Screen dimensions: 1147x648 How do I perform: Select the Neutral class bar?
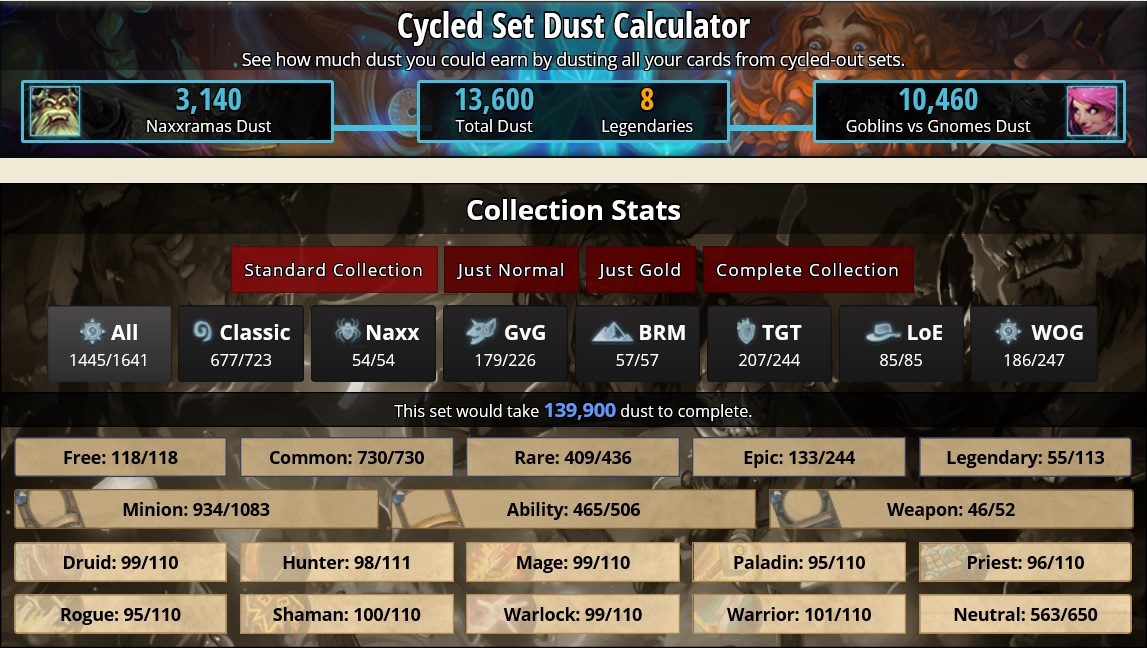tap(1026, 614)
